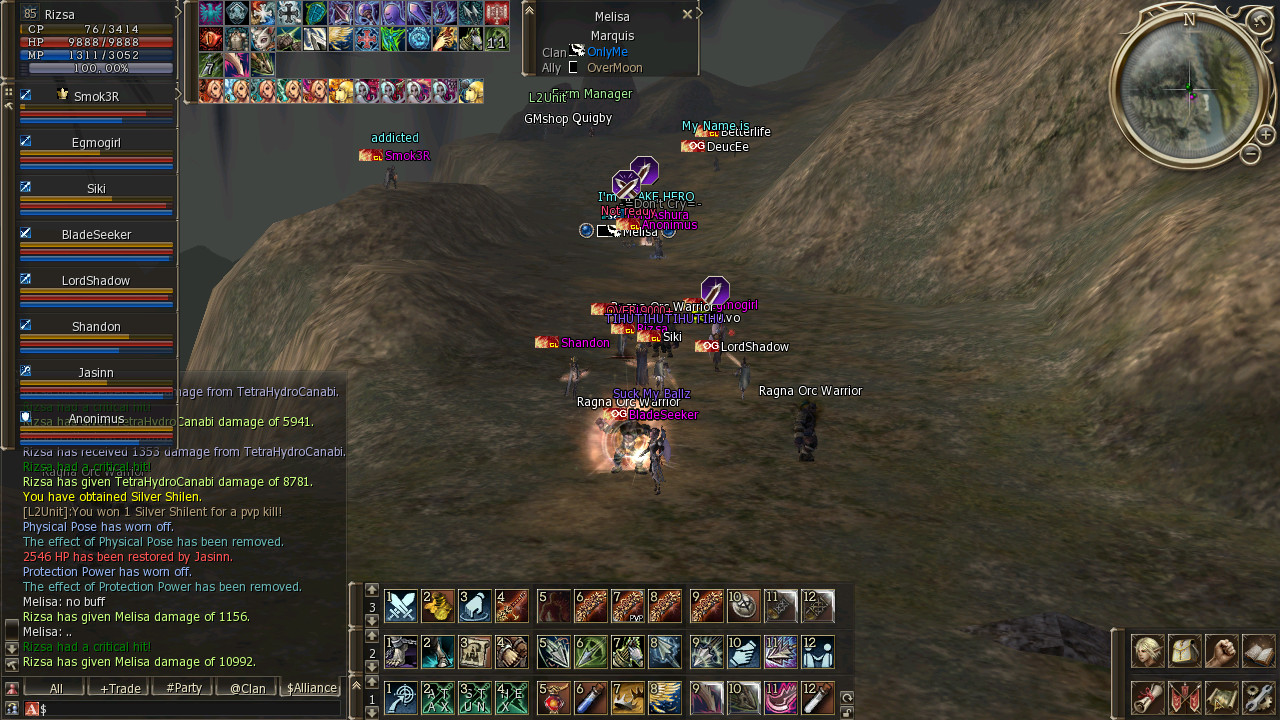Screen dimensions: 1280x720
Task: Open the inventory backpack icon
Action: coord(1184,651)
